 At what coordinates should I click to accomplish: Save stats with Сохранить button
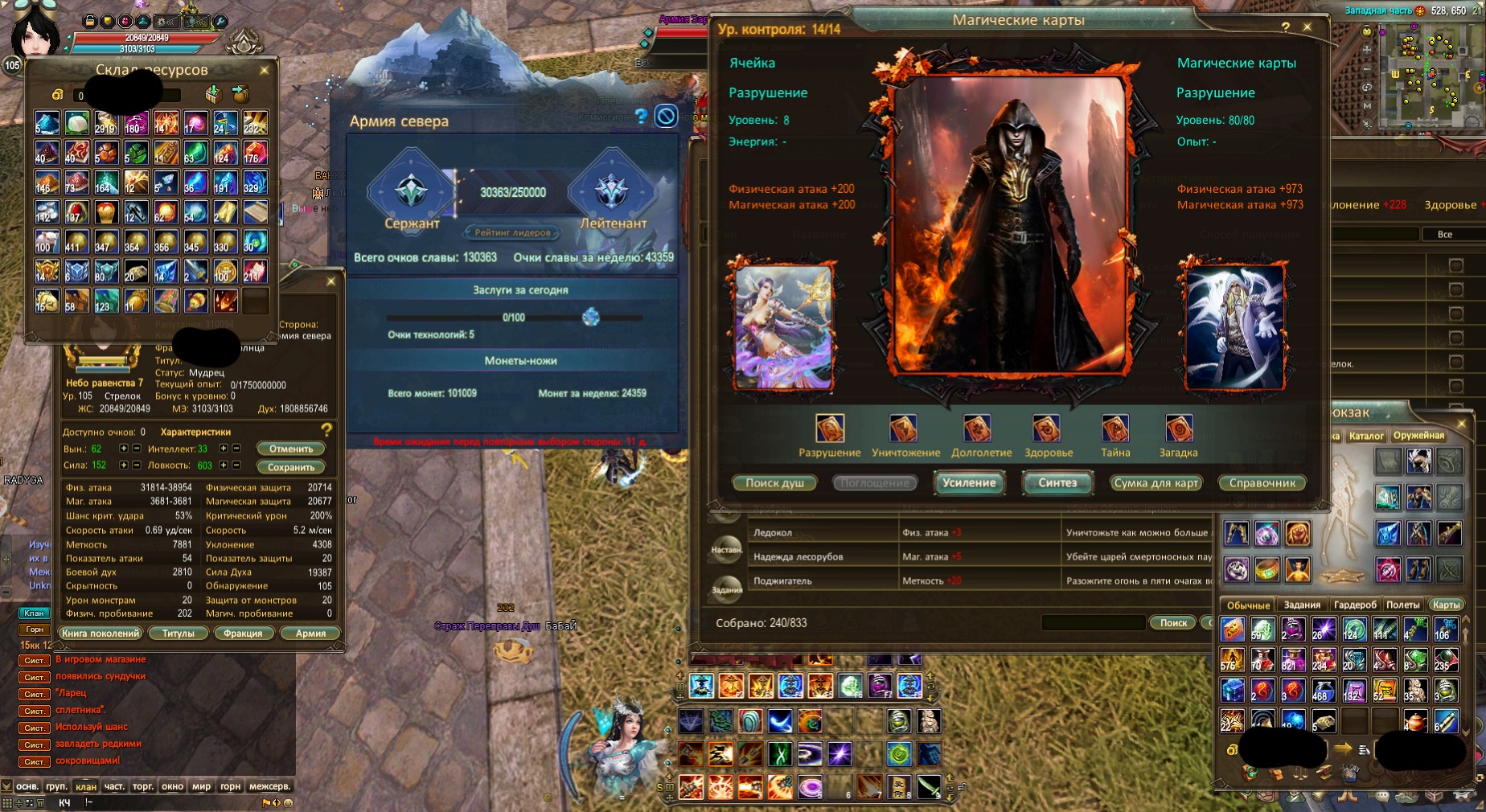pyautogui.click(x=291, y=467)
